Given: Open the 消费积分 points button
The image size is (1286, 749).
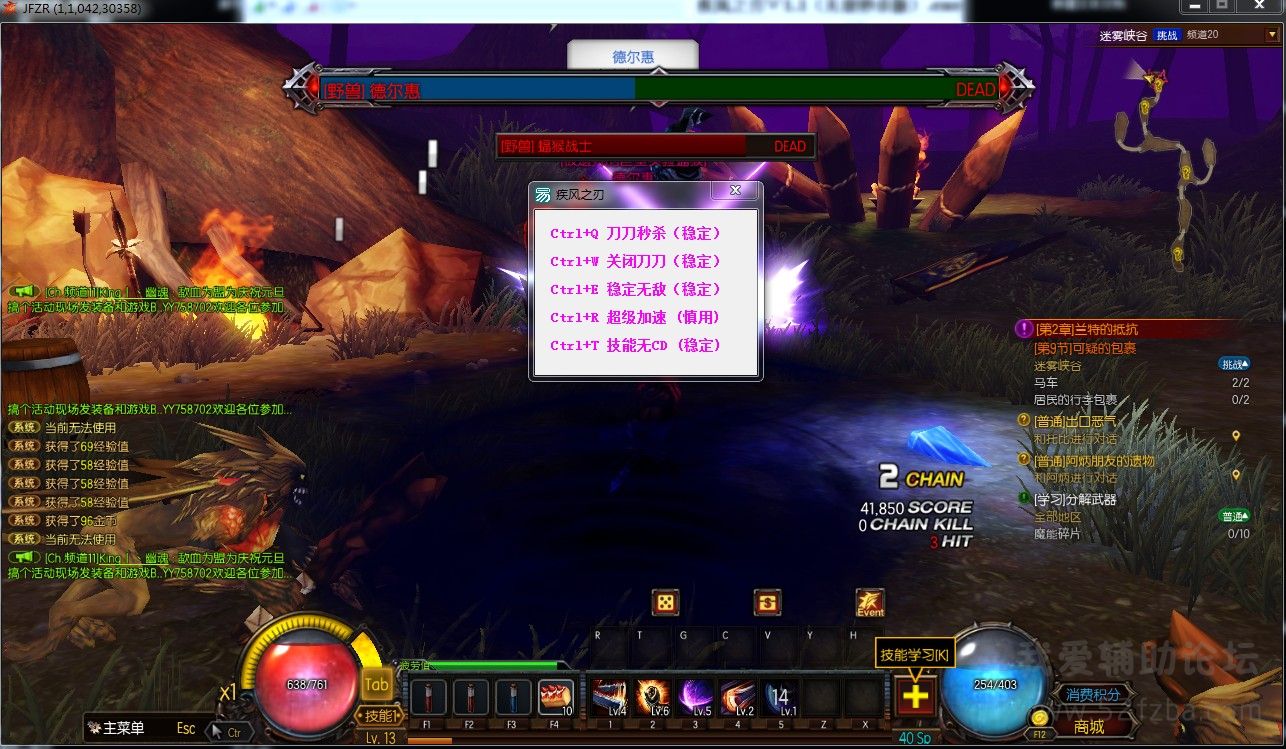Looking at the screenshot, I should (1092, 694).
